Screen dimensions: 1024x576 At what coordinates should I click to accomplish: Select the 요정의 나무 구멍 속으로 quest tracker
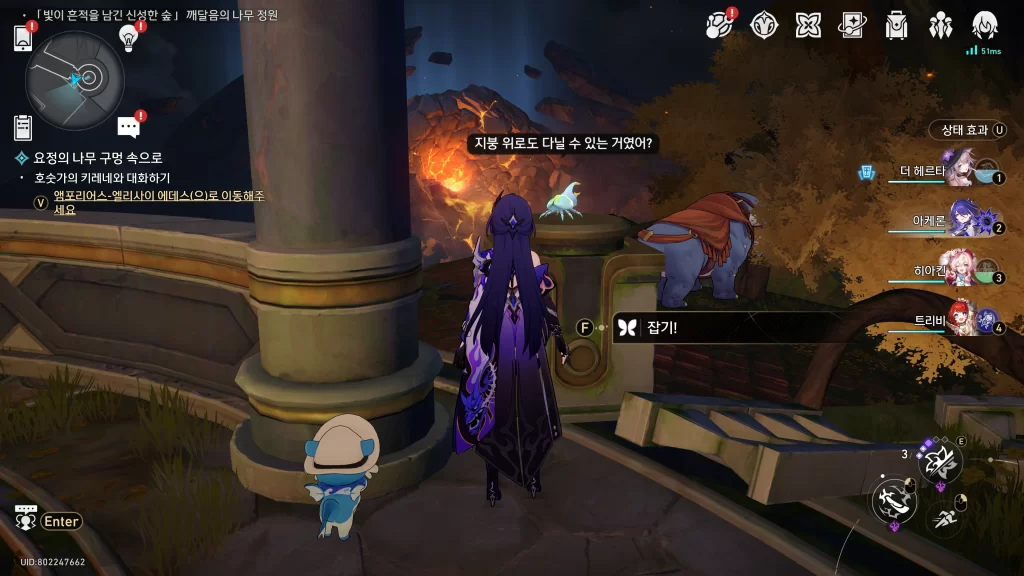(x=97, y=158)
